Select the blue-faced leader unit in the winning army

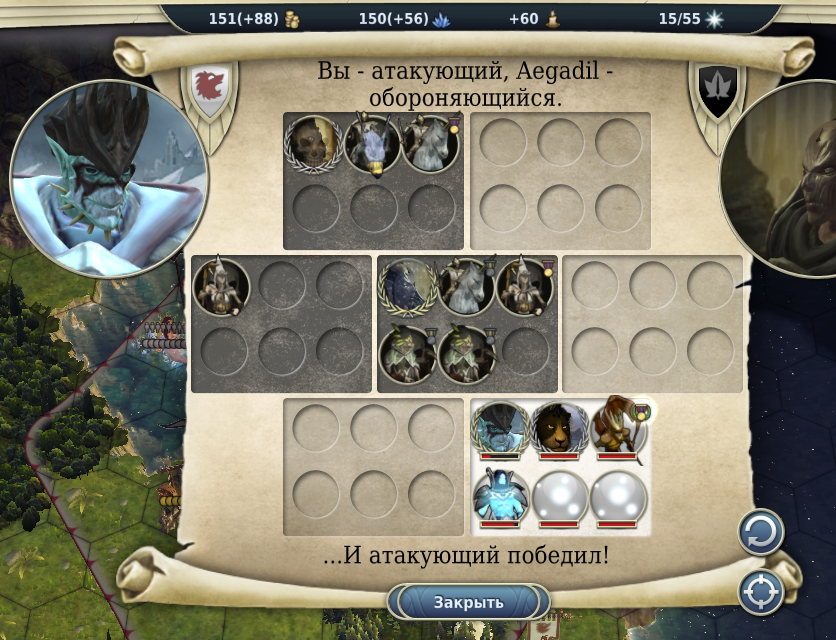coord(500,430)
